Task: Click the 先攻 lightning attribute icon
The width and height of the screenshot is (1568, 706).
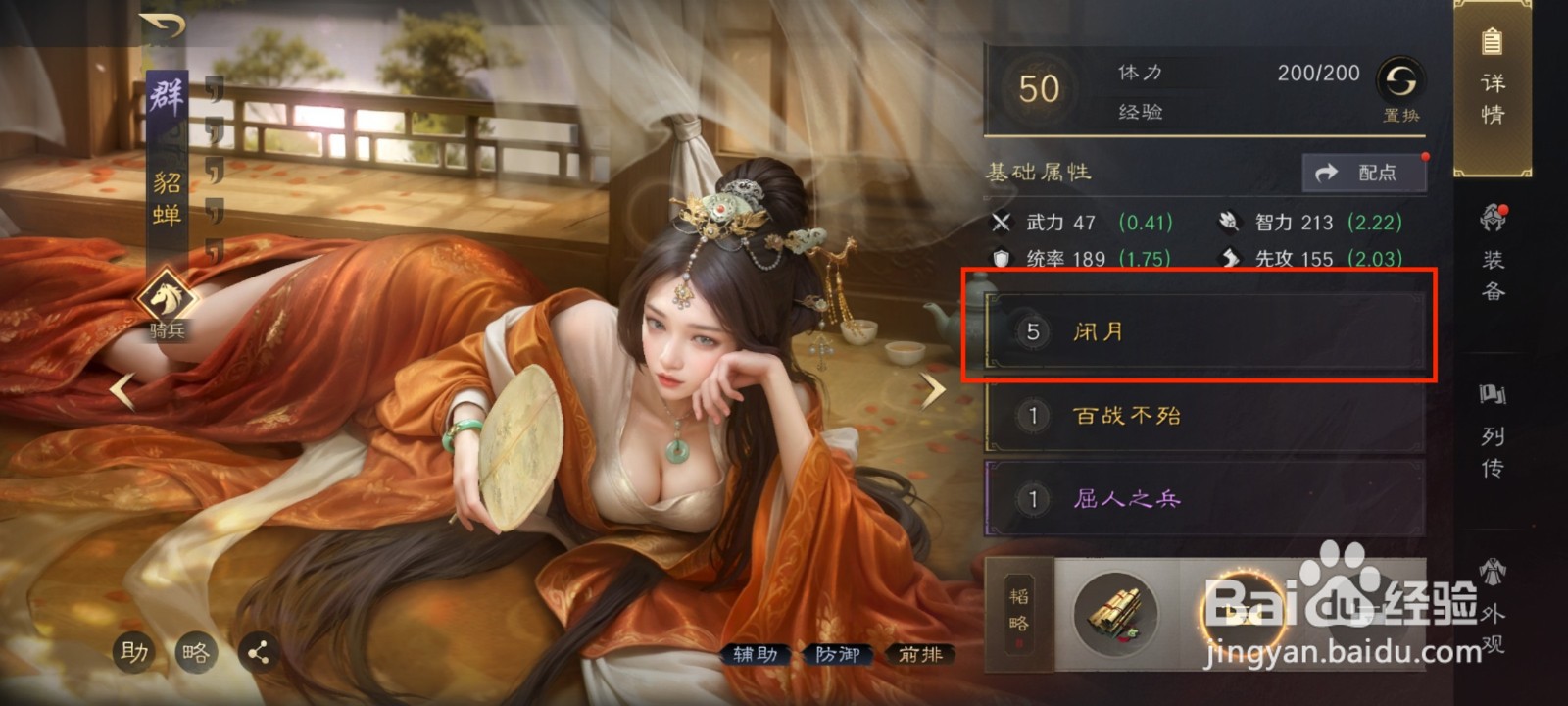Action: tap(1232, 258)
